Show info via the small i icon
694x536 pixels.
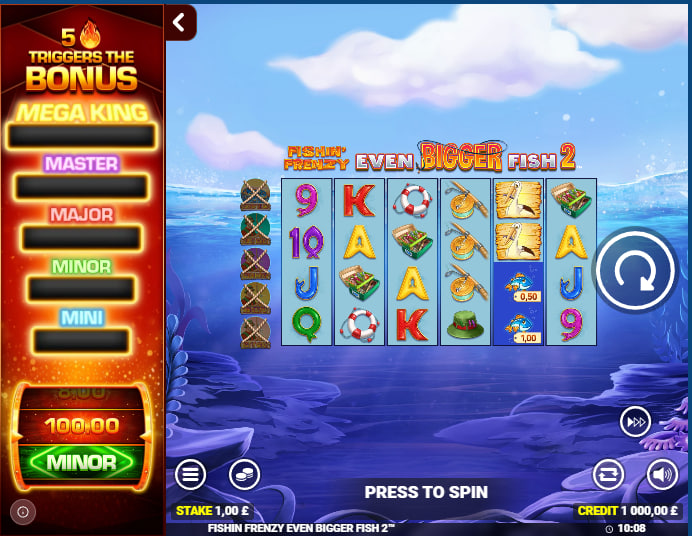[24, 512]
